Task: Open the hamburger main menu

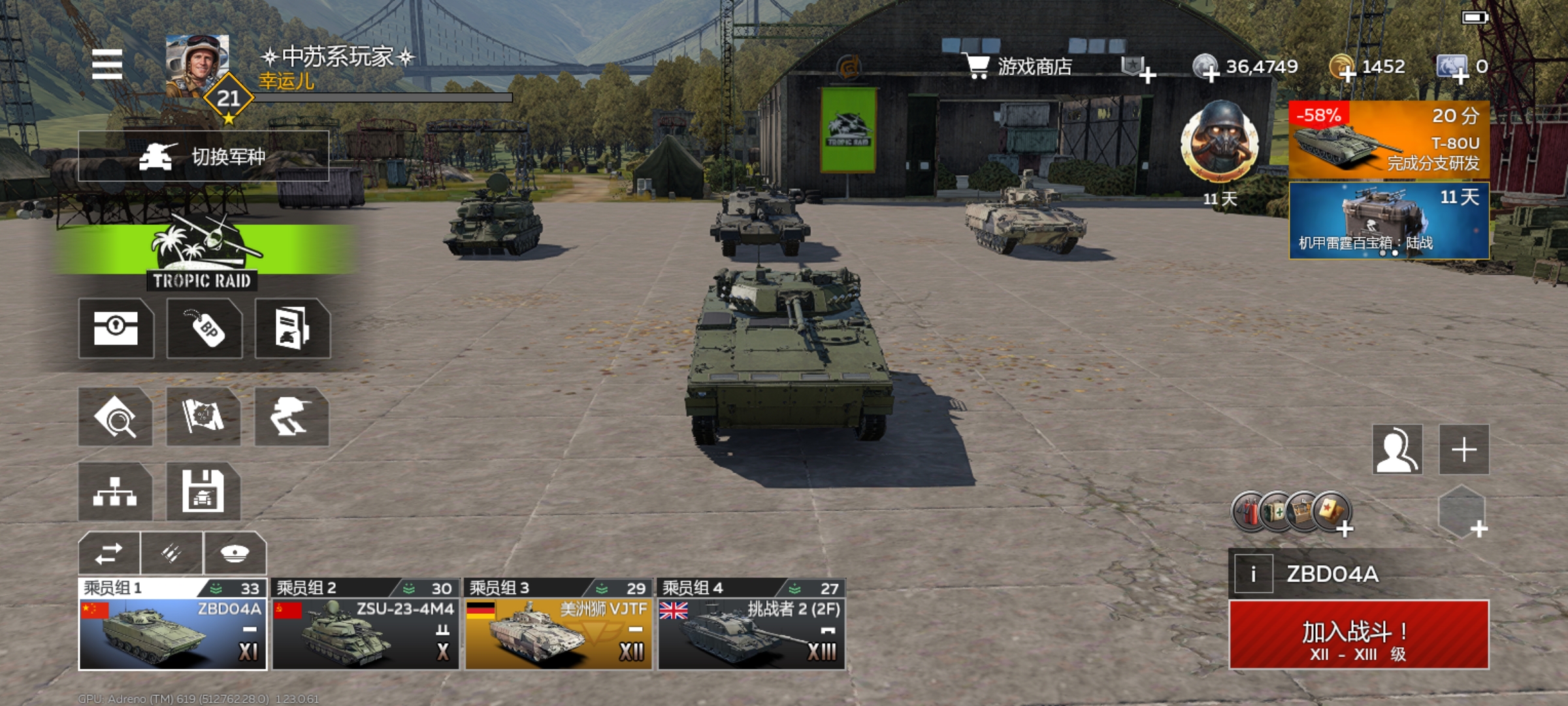Action: pyautogui.click(x=107, y=64)
